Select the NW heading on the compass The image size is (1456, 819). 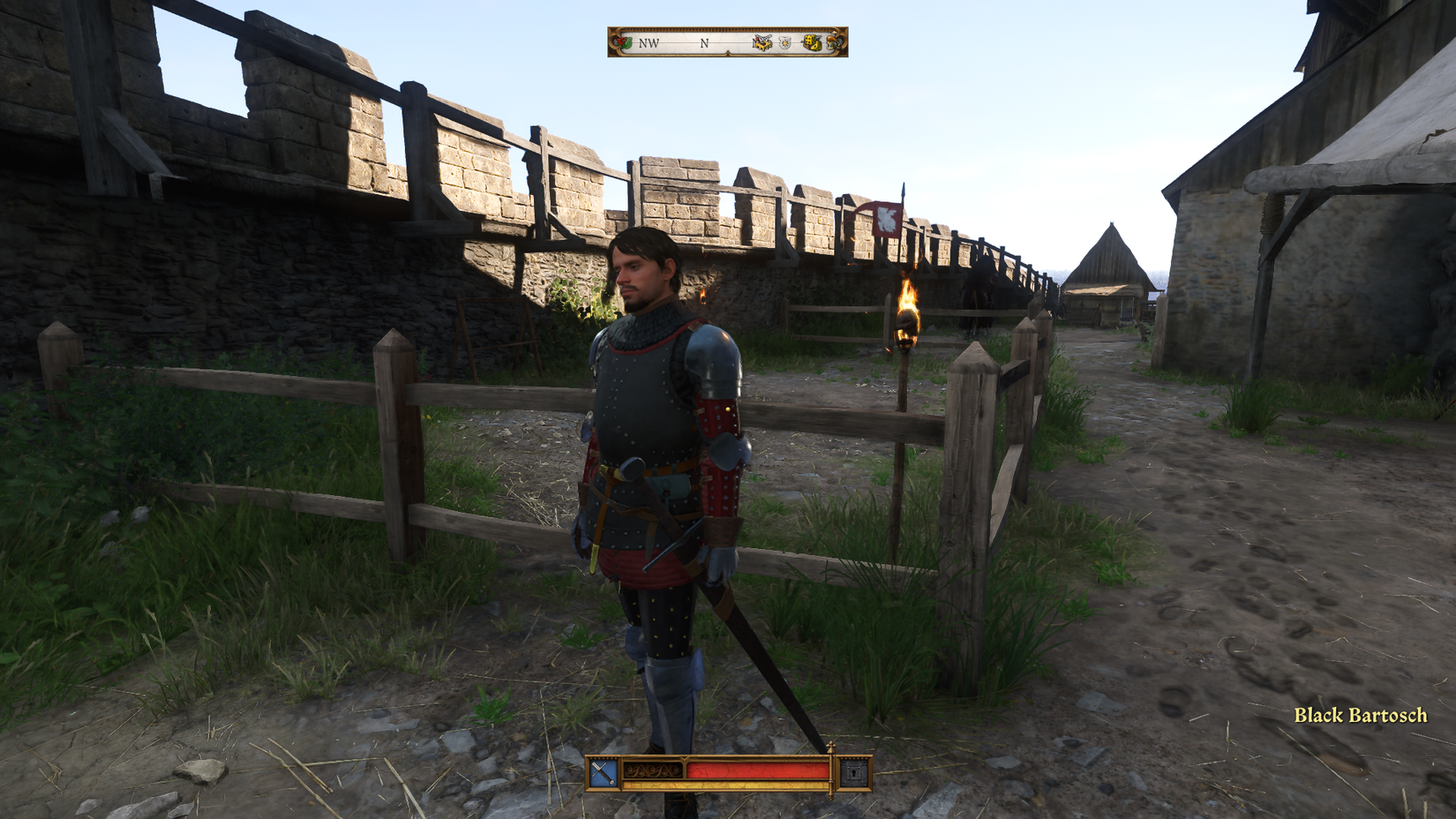[x=649, y=44]
